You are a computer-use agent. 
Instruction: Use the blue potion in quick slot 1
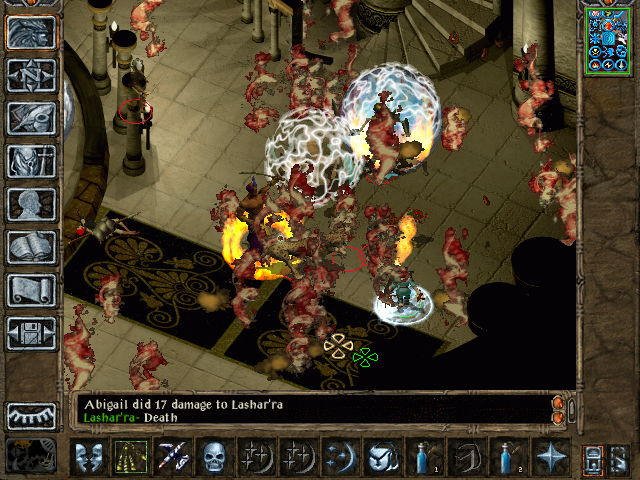[426, 457]
